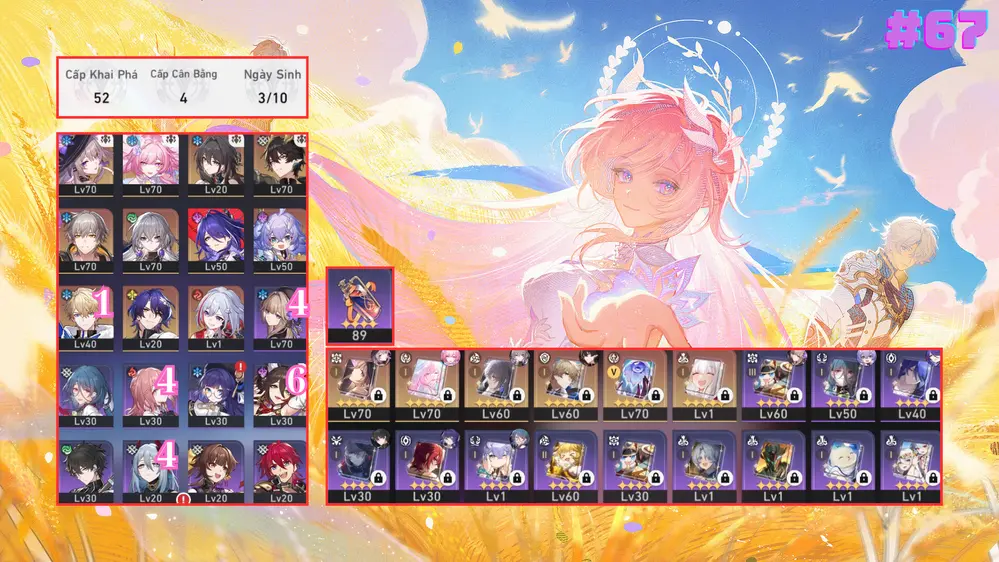
Task: Select the Lv50 character on red background
Action: point(214,236)
